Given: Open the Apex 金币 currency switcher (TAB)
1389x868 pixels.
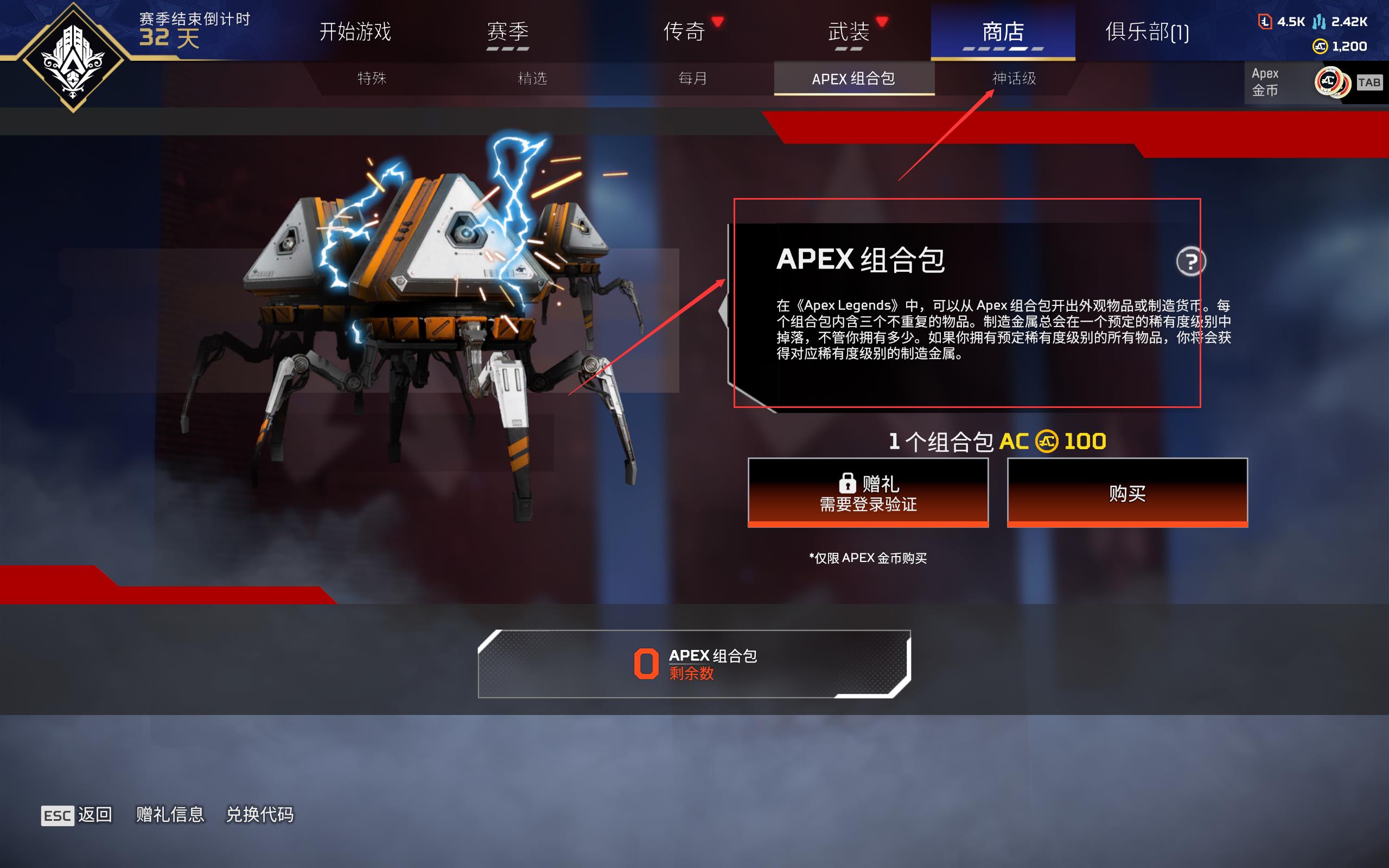Looking at the screenshot, I should coord(1371,82).
